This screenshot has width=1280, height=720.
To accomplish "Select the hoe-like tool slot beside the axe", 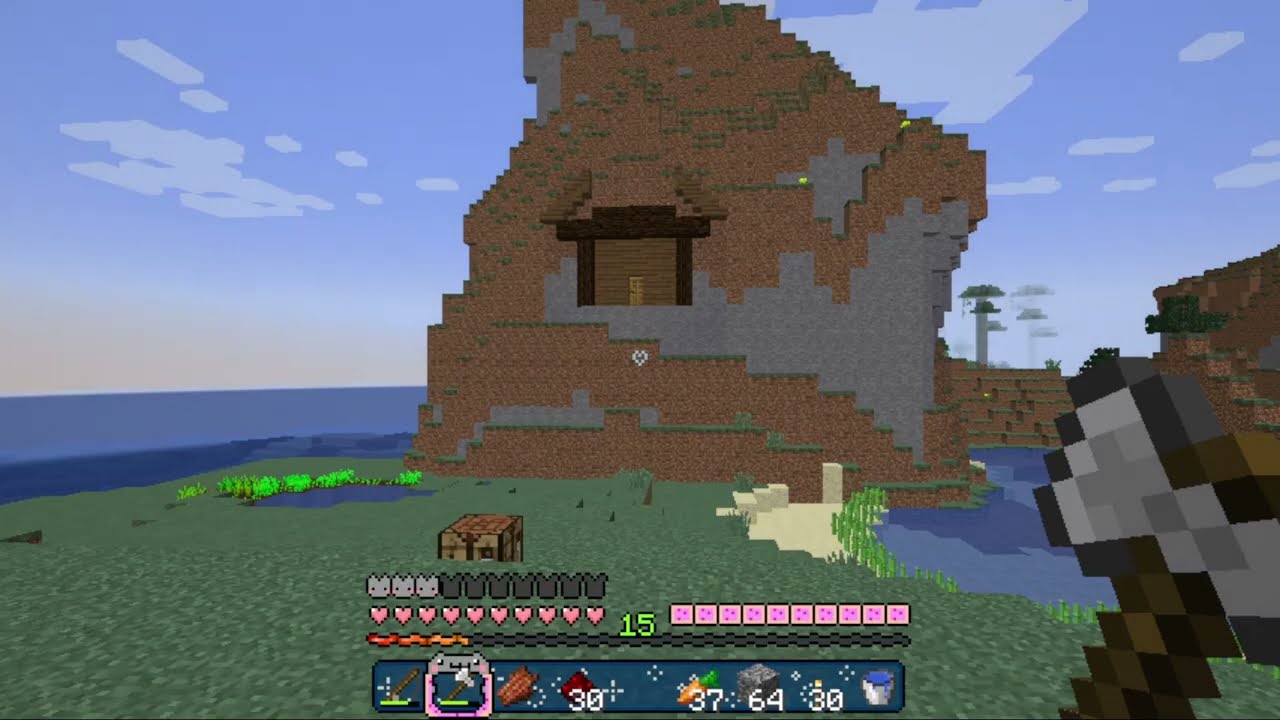I will click(x=400, y=687).
